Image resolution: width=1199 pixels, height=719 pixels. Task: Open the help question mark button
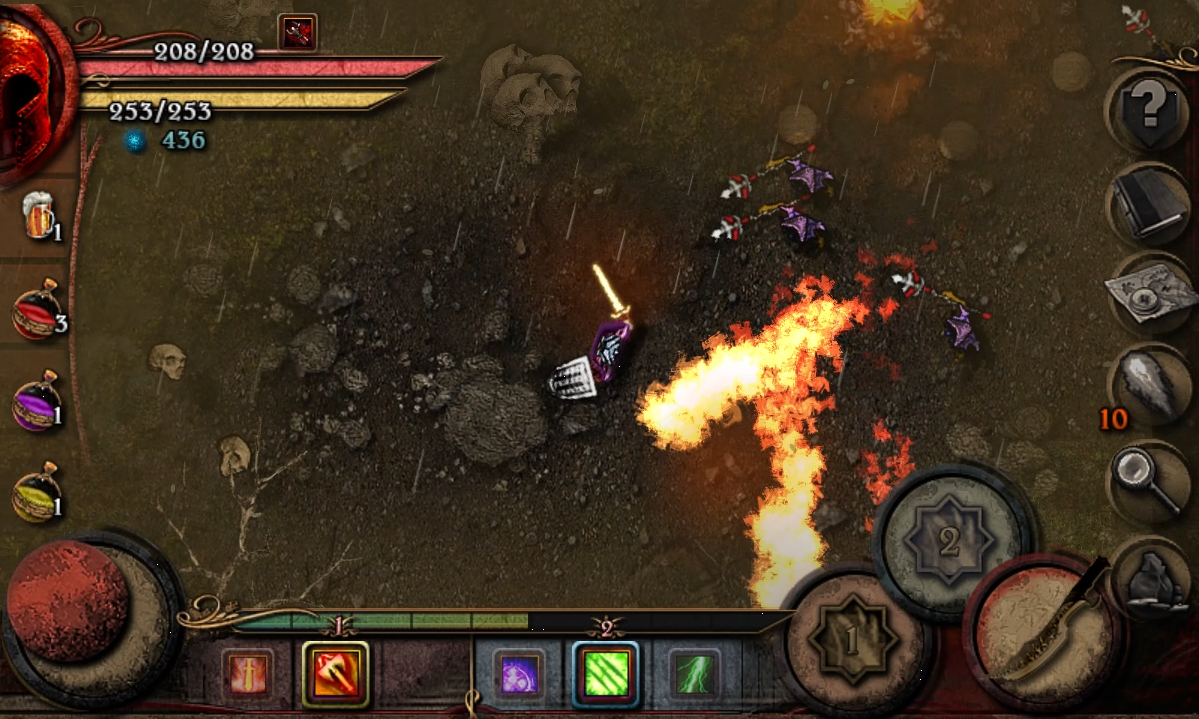(1148, 108)
